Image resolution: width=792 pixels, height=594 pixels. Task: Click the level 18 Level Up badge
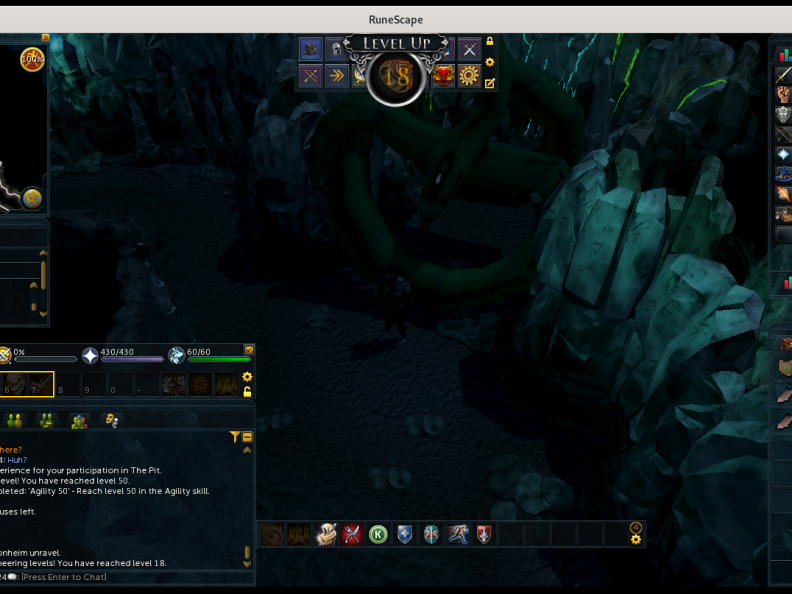tap(397, 77)
